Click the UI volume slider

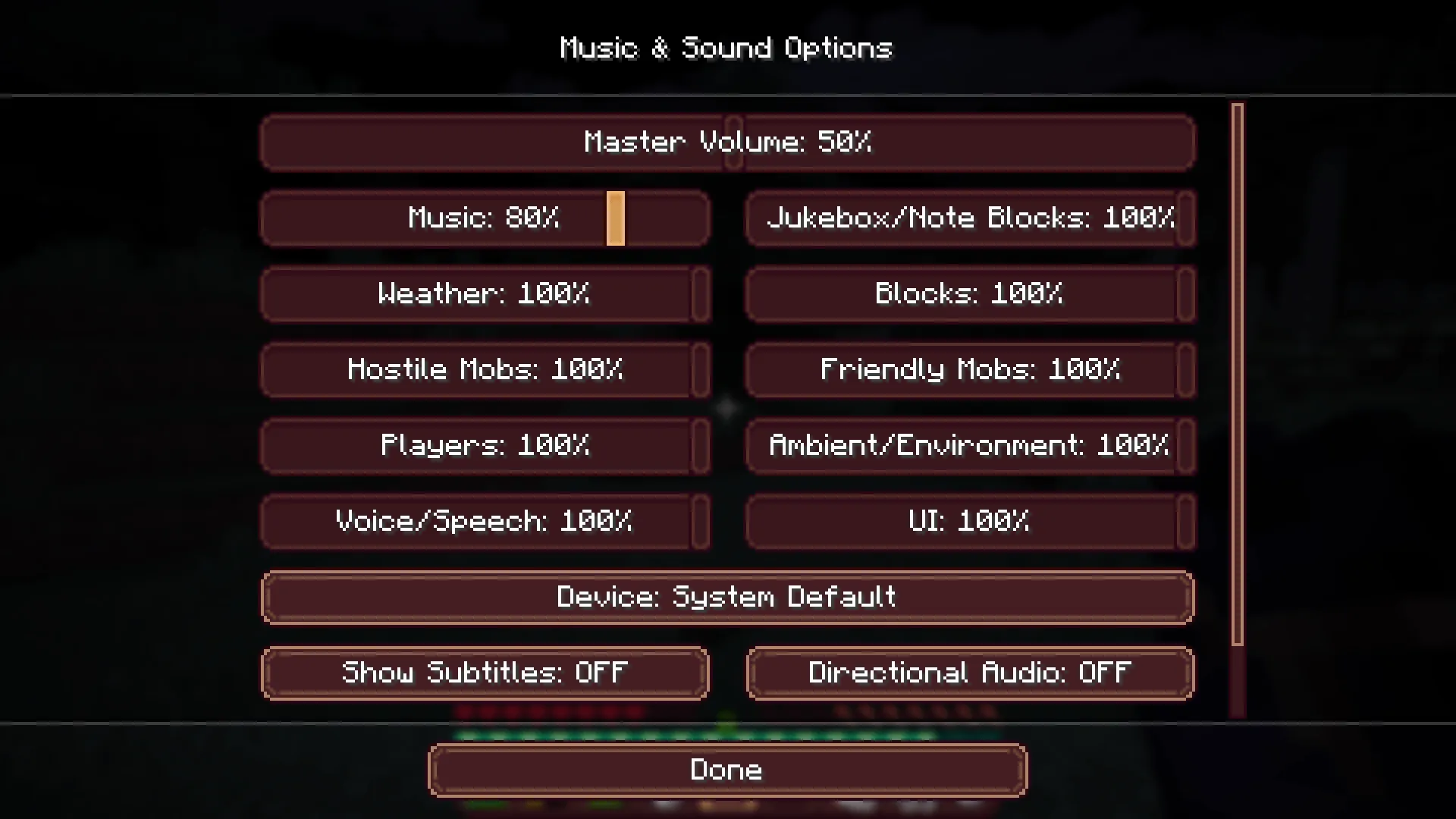971,522
